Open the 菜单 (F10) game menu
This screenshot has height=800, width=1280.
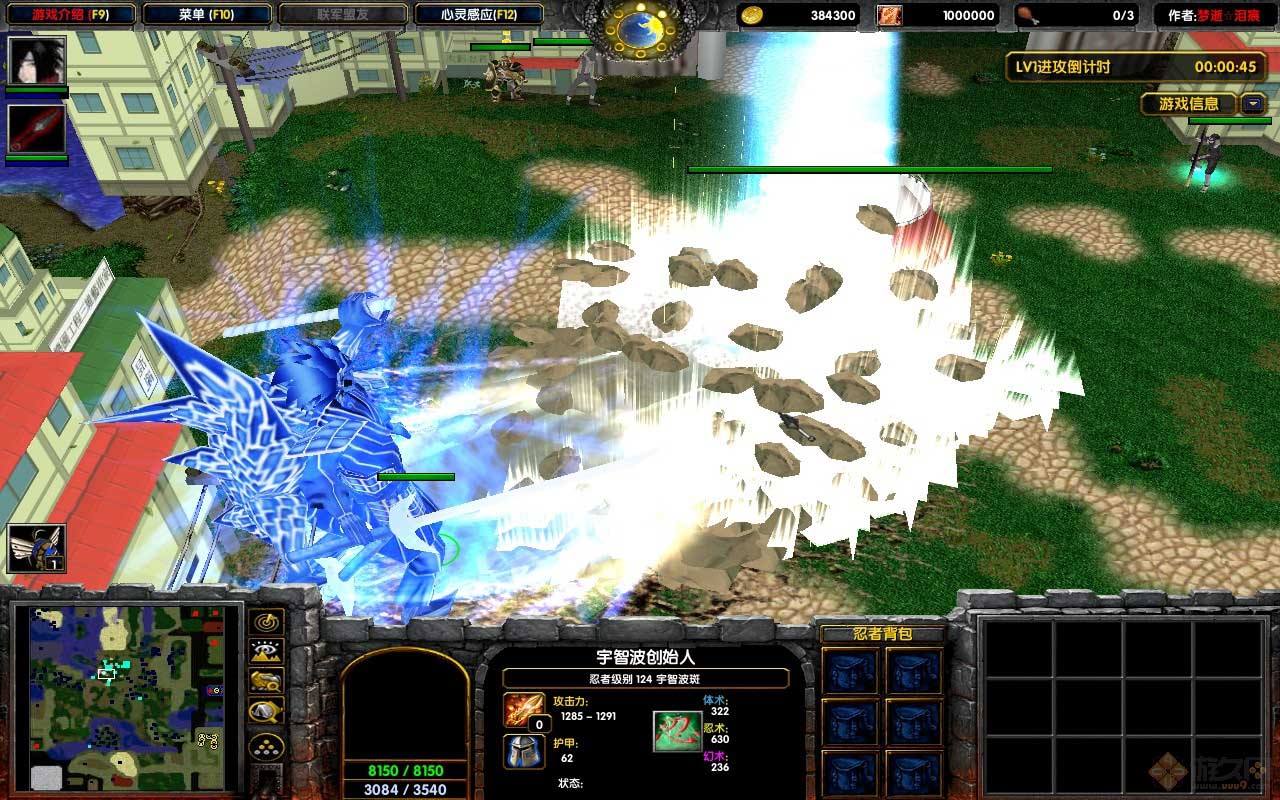coord(207,15)
